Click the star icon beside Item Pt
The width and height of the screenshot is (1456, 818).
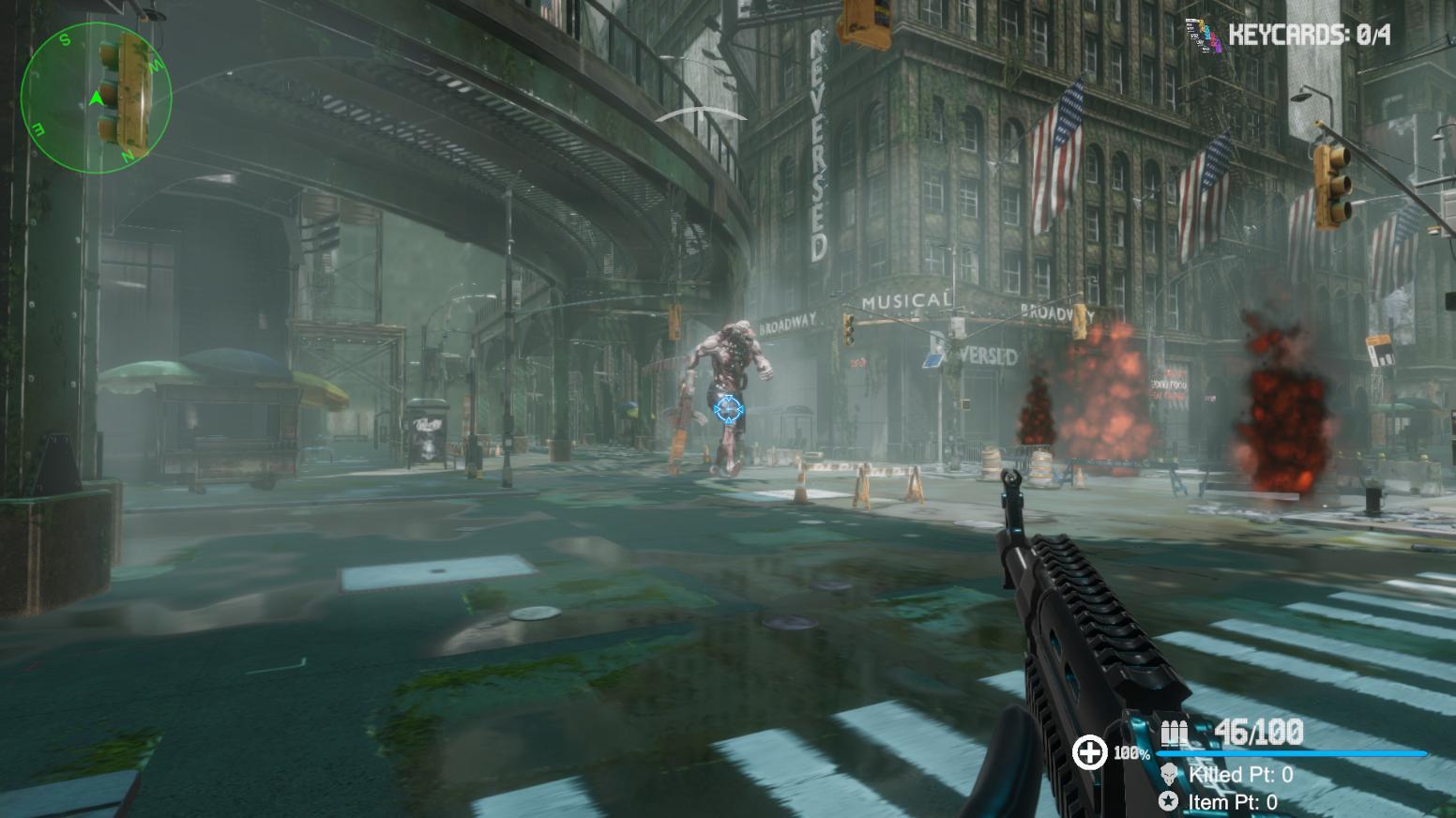pos(1169,801)
